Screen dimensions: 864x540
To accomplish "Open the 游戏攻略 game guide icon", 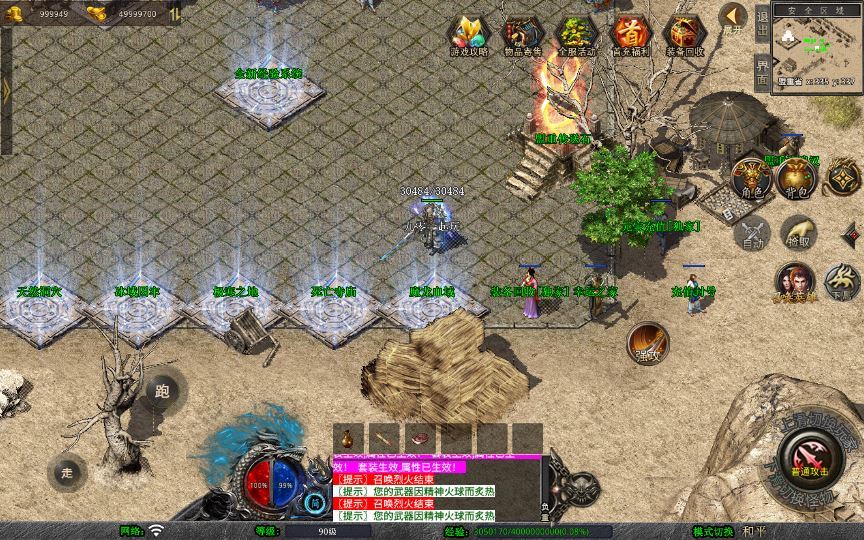I will click(x=468, y=35).
